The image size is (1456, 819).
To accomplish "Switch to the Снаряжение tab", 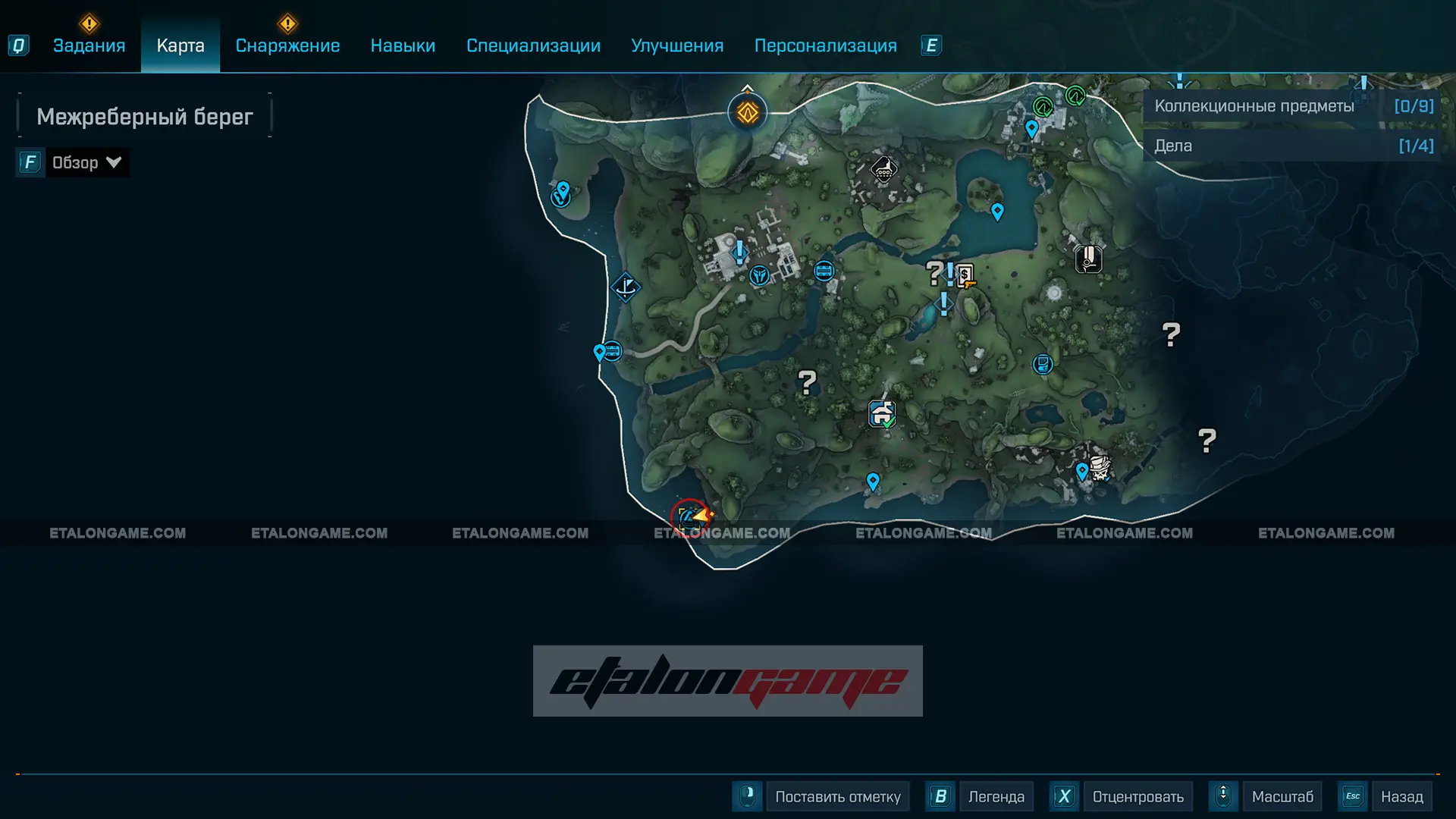I will click(287, 45).
